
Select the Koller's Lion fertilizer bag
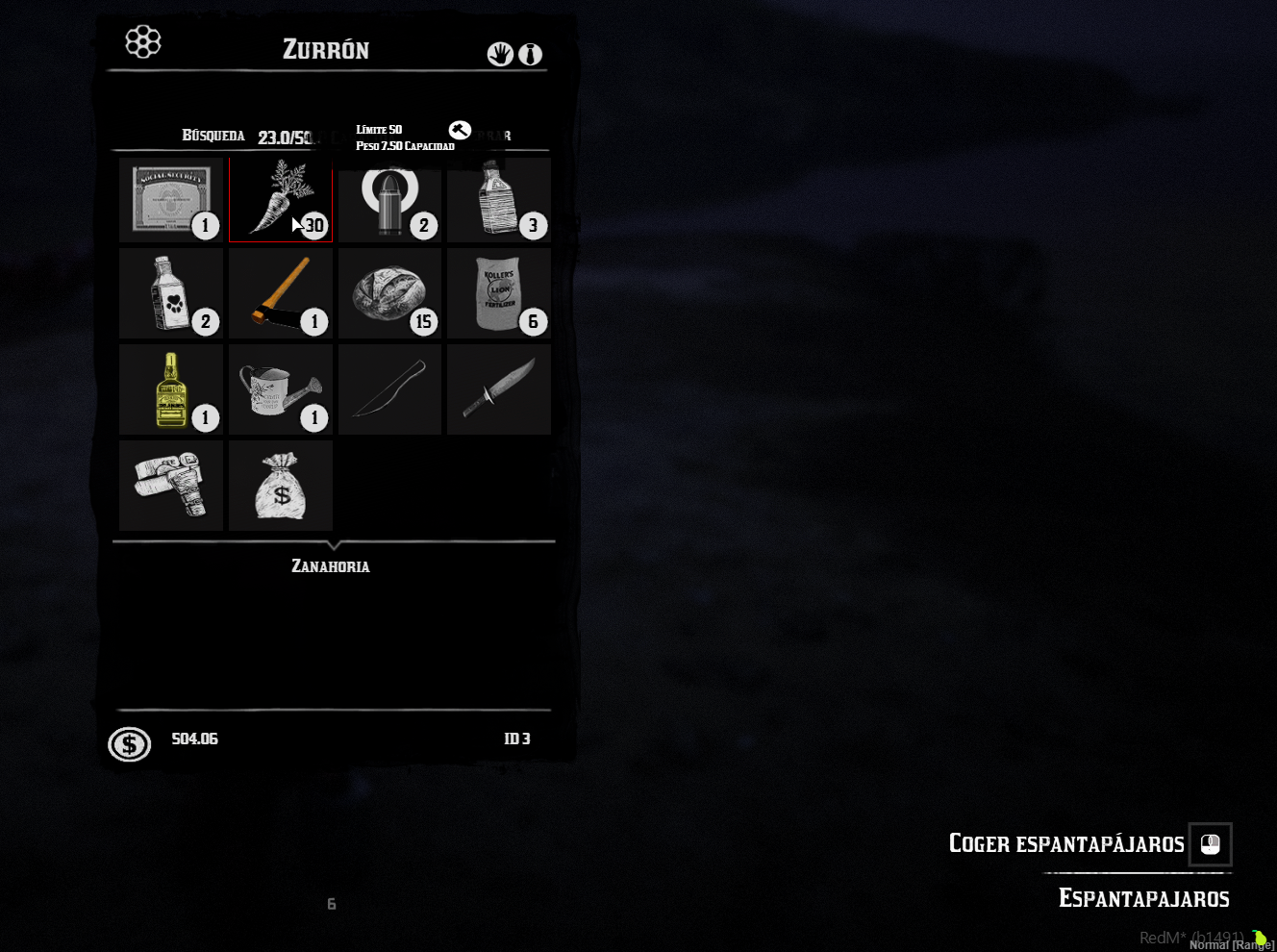[498, 293]
